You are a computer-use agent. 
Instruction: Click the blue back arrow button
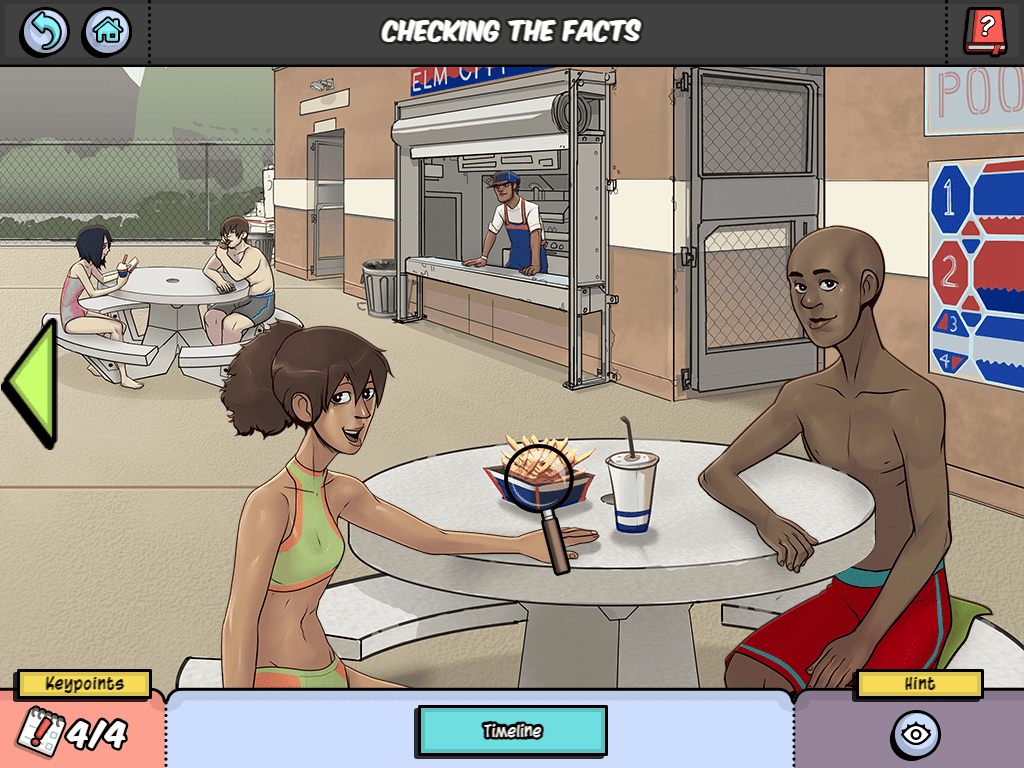(45, 32)
